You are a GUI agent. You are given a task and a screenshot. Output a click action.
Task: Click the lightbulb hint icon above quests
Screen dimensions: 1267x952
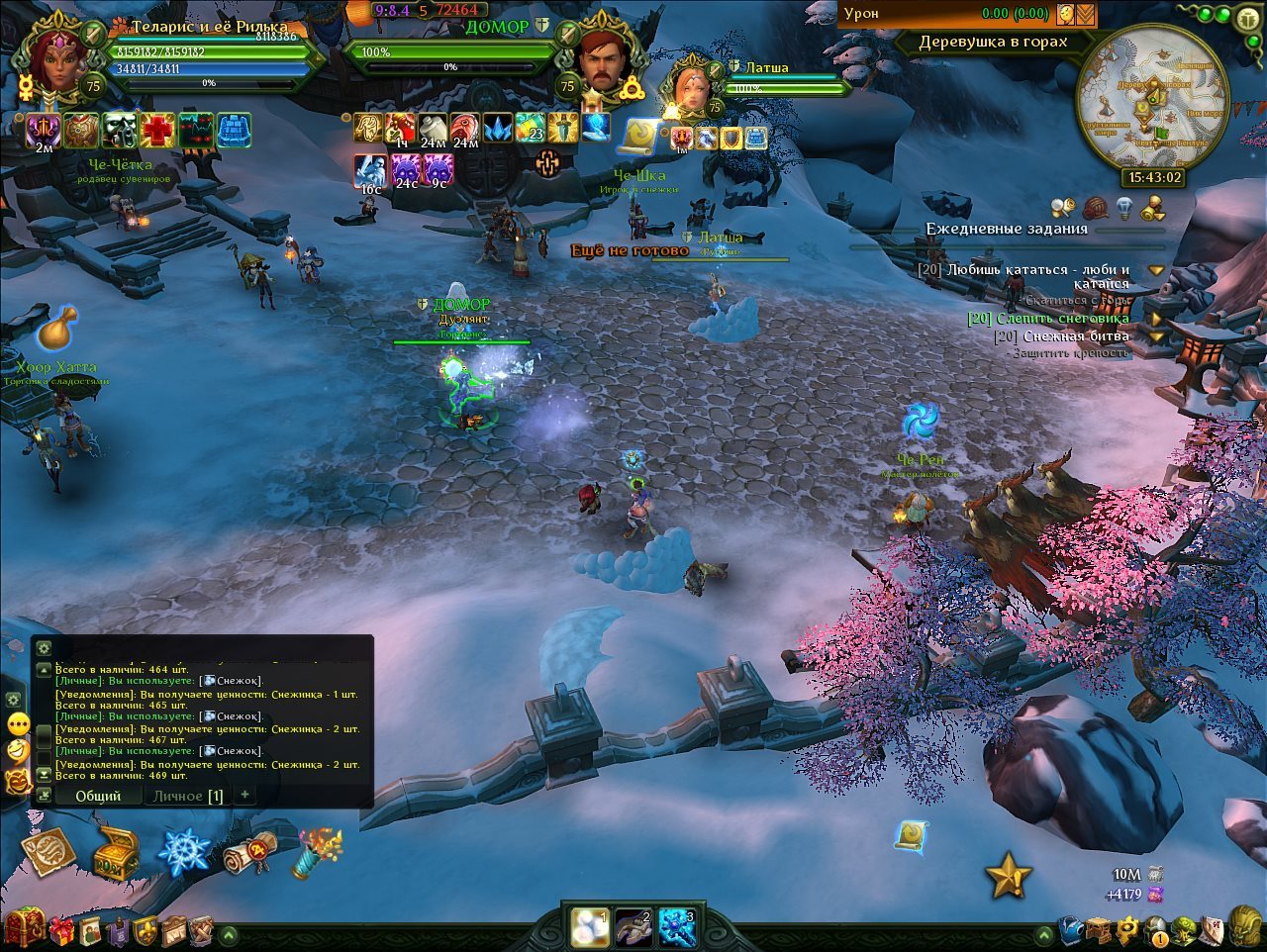tap(1123, 208)
